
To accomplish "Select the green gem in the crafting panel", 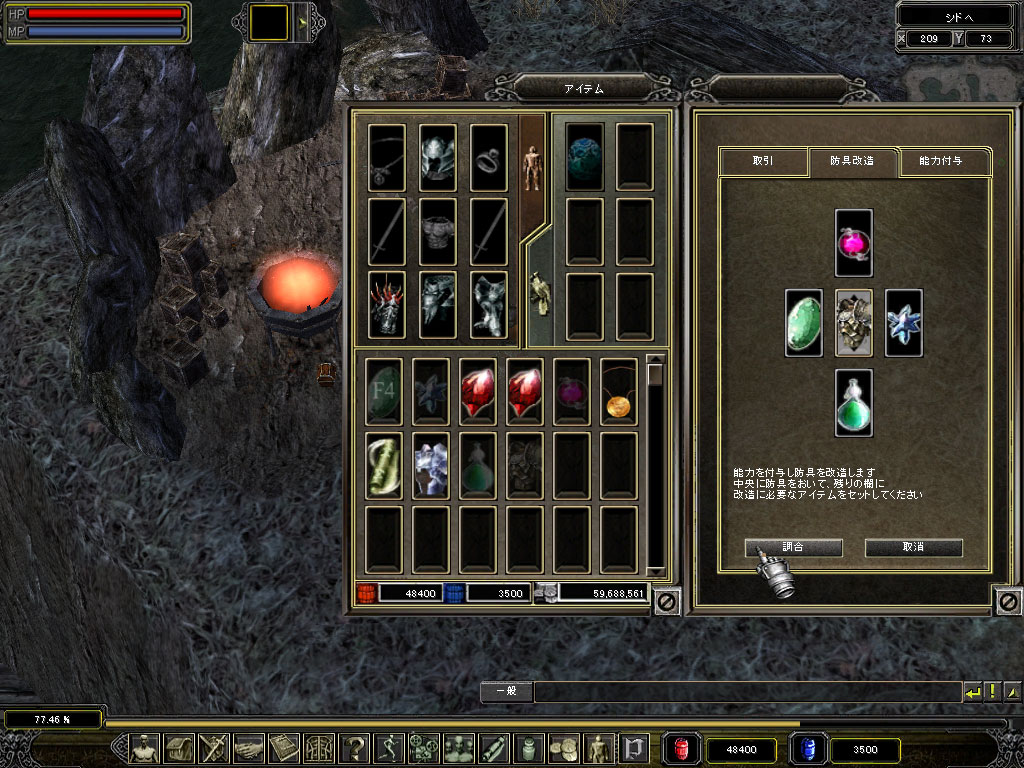I will 803,322.
